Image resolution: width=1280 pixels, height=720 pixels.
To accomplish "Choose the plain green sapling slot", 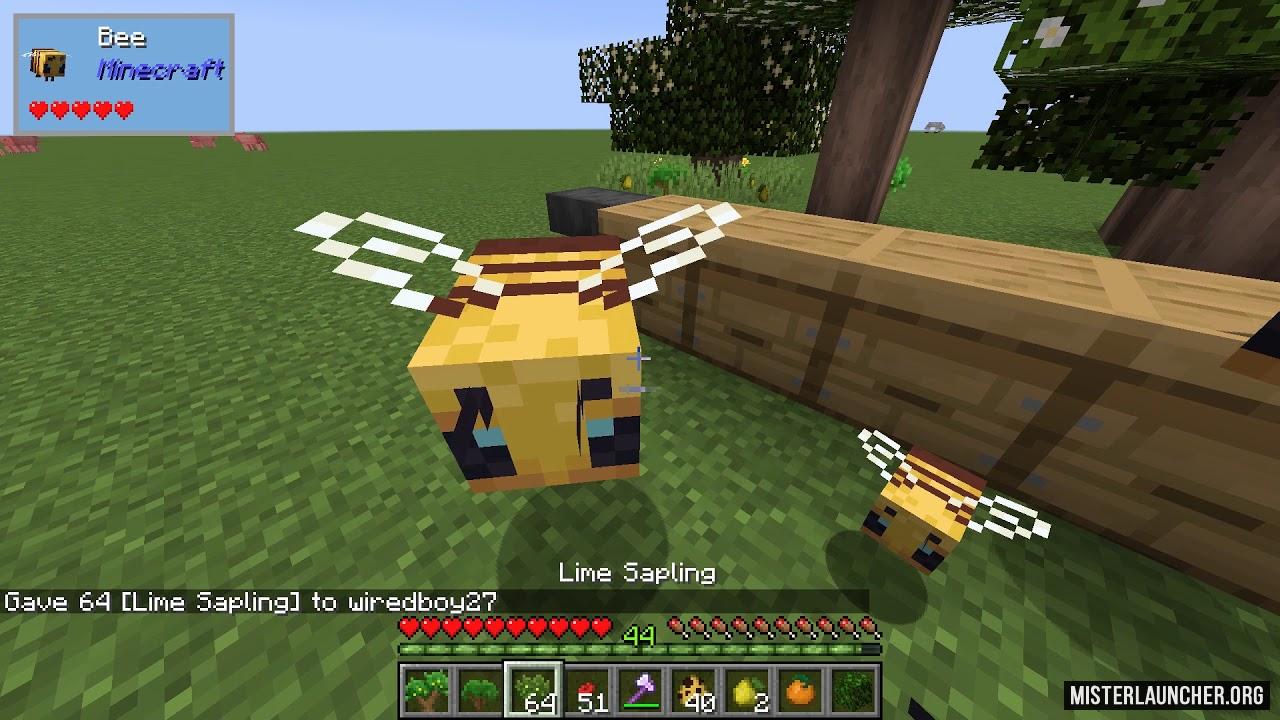I will click(x=478, y=691).
